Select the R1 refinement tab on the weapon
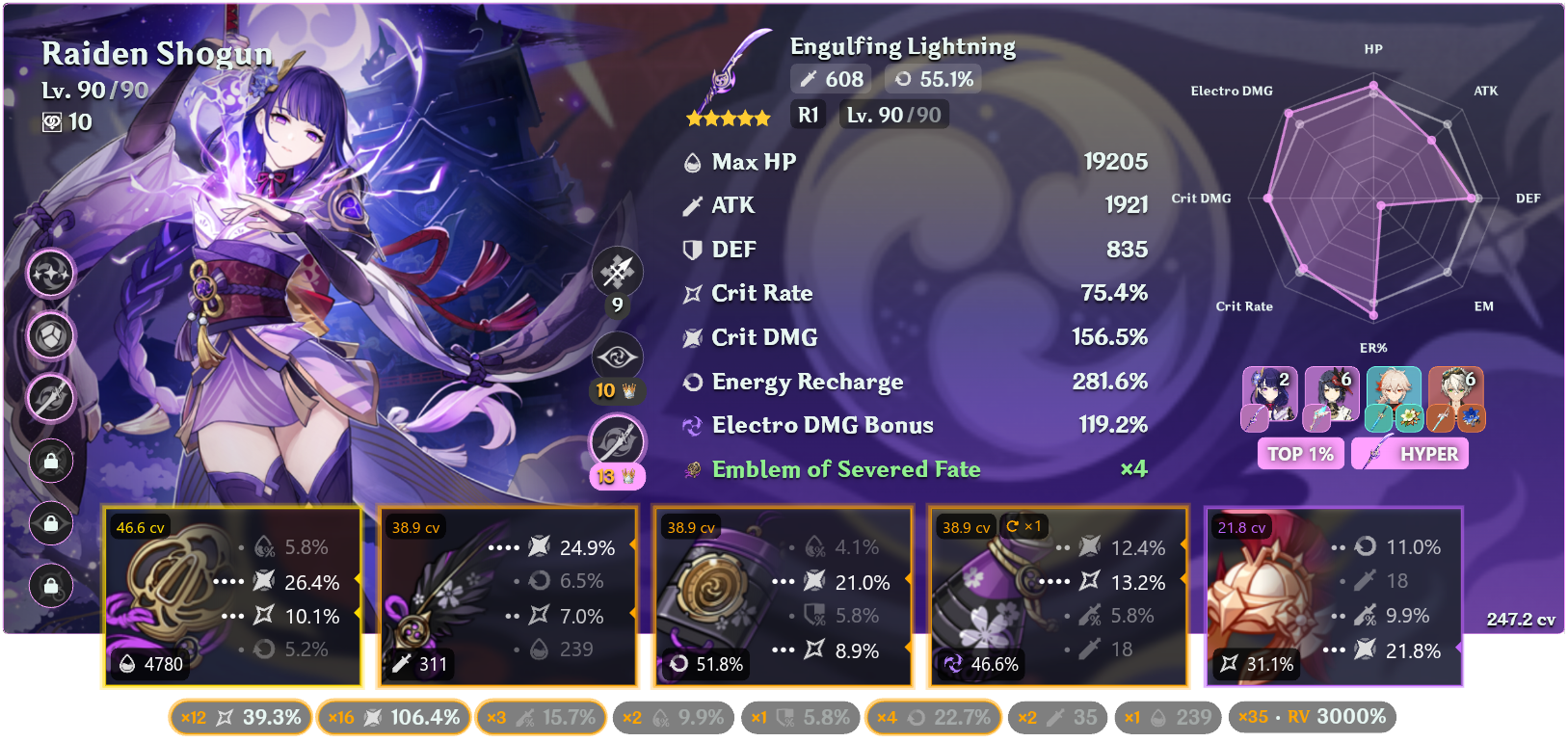Image resolution: width=1568 pixels, height=742 pixels. point(808,114)
